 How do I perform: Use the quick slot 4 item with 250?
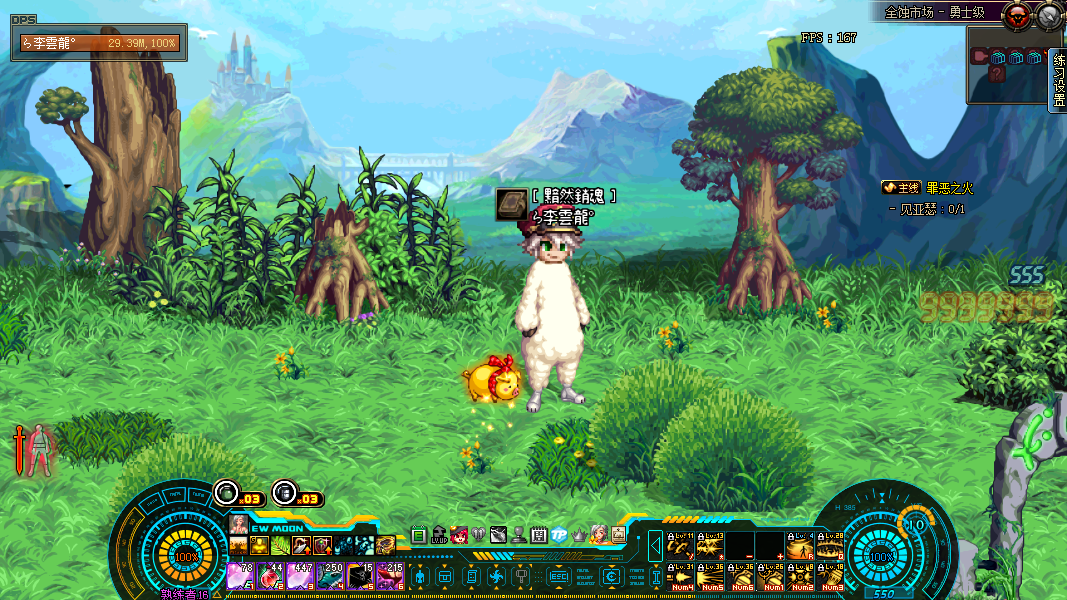330,576
